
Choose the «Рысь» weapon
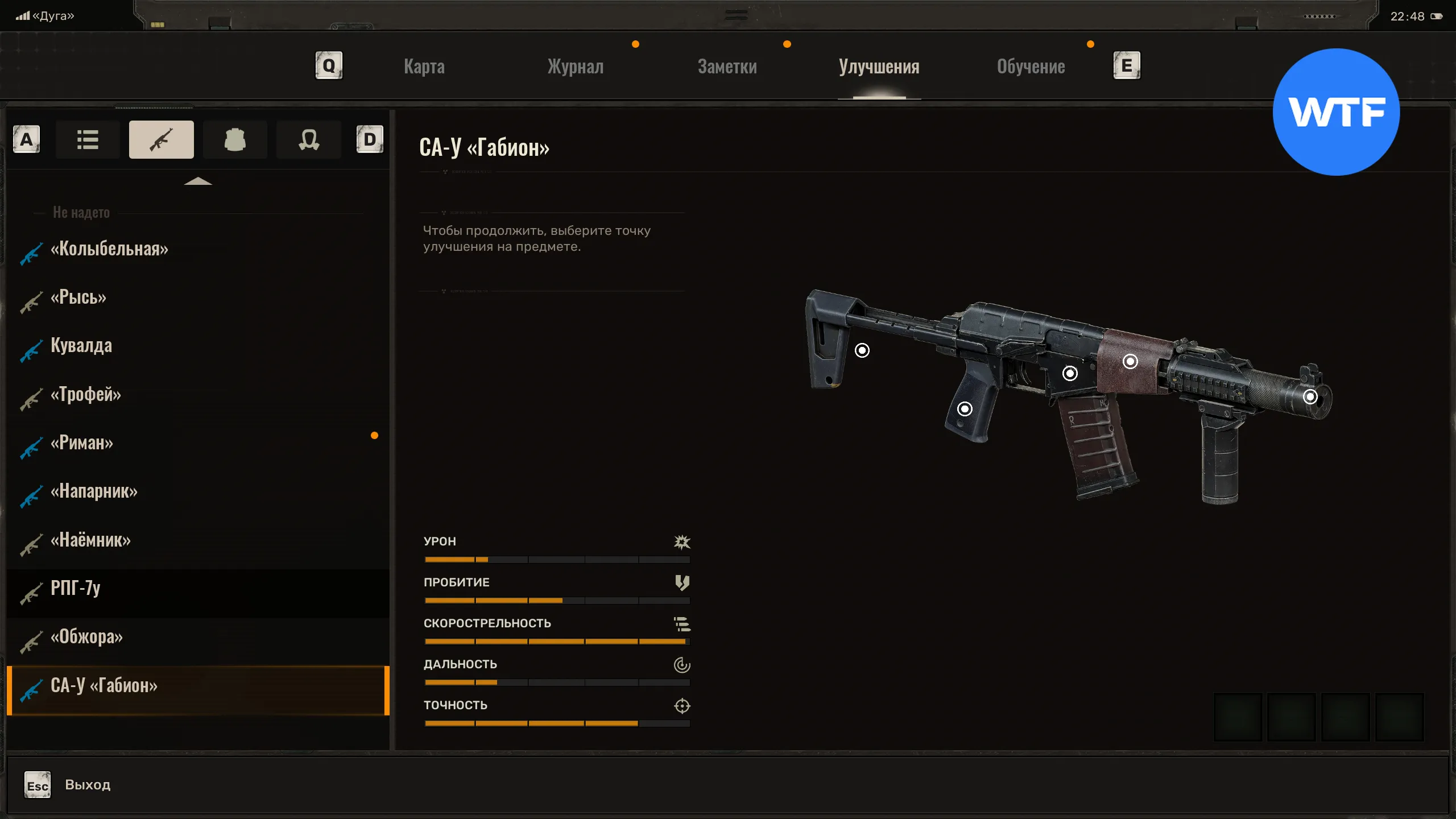click(x=78, y=297)
